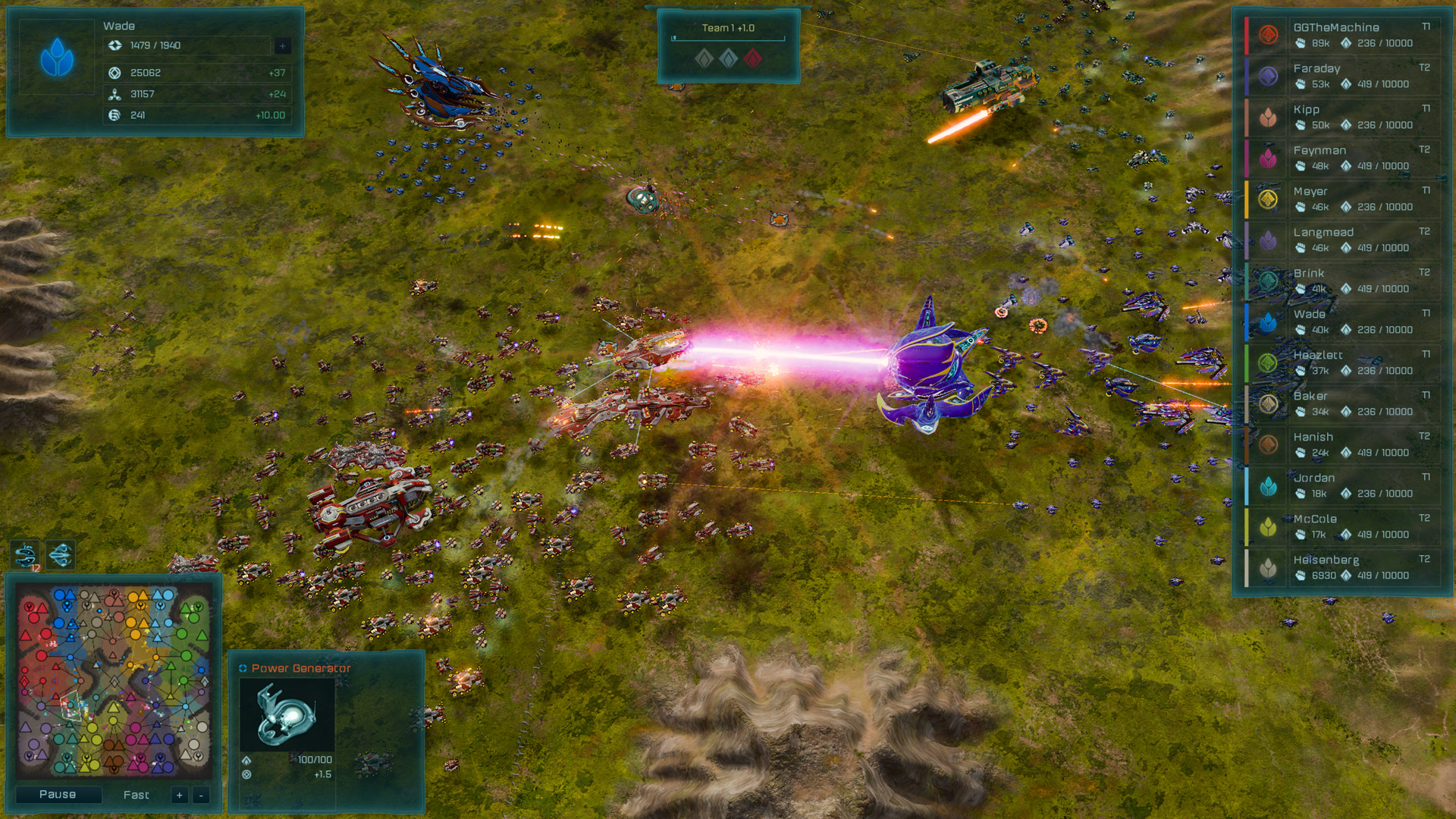Viewport: 1456px width, 819px height.
Task: Click the + button to raise game speed
Action: 179,795
